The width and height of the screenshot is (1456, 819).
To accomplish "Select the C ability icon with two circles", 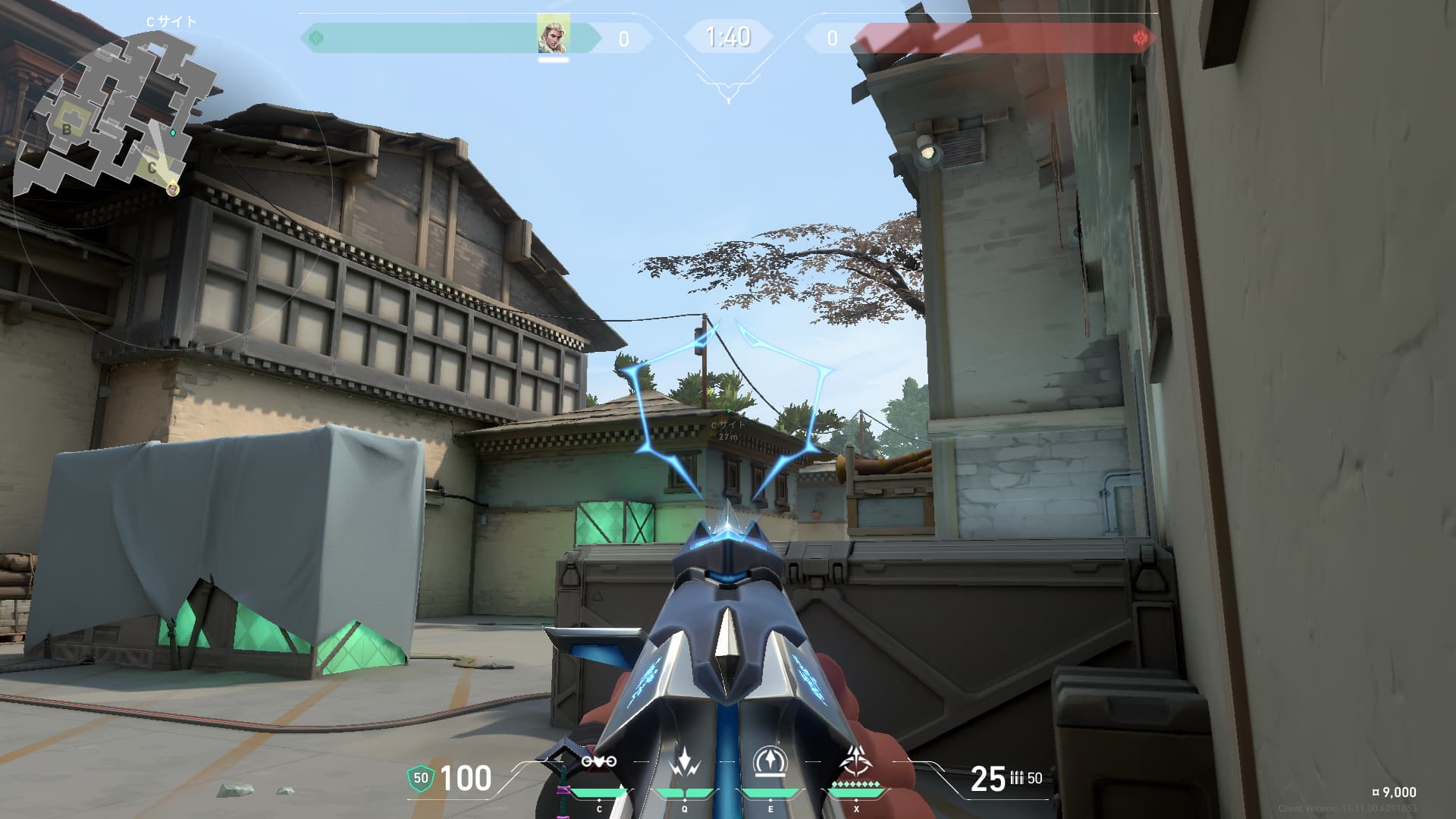I will pyautogui.click(x=599, y=761).
